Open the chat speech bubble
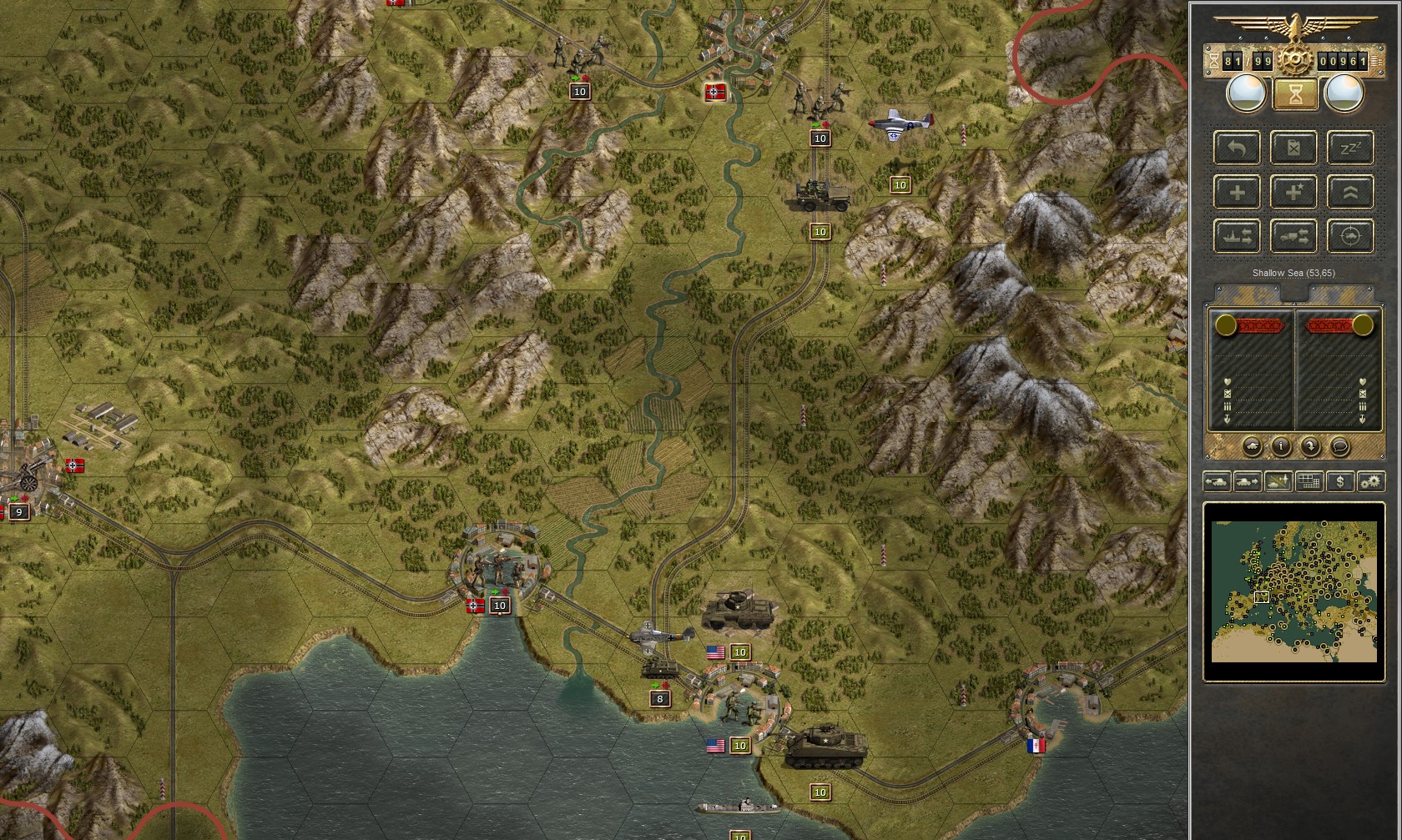 coord(1340,447)
